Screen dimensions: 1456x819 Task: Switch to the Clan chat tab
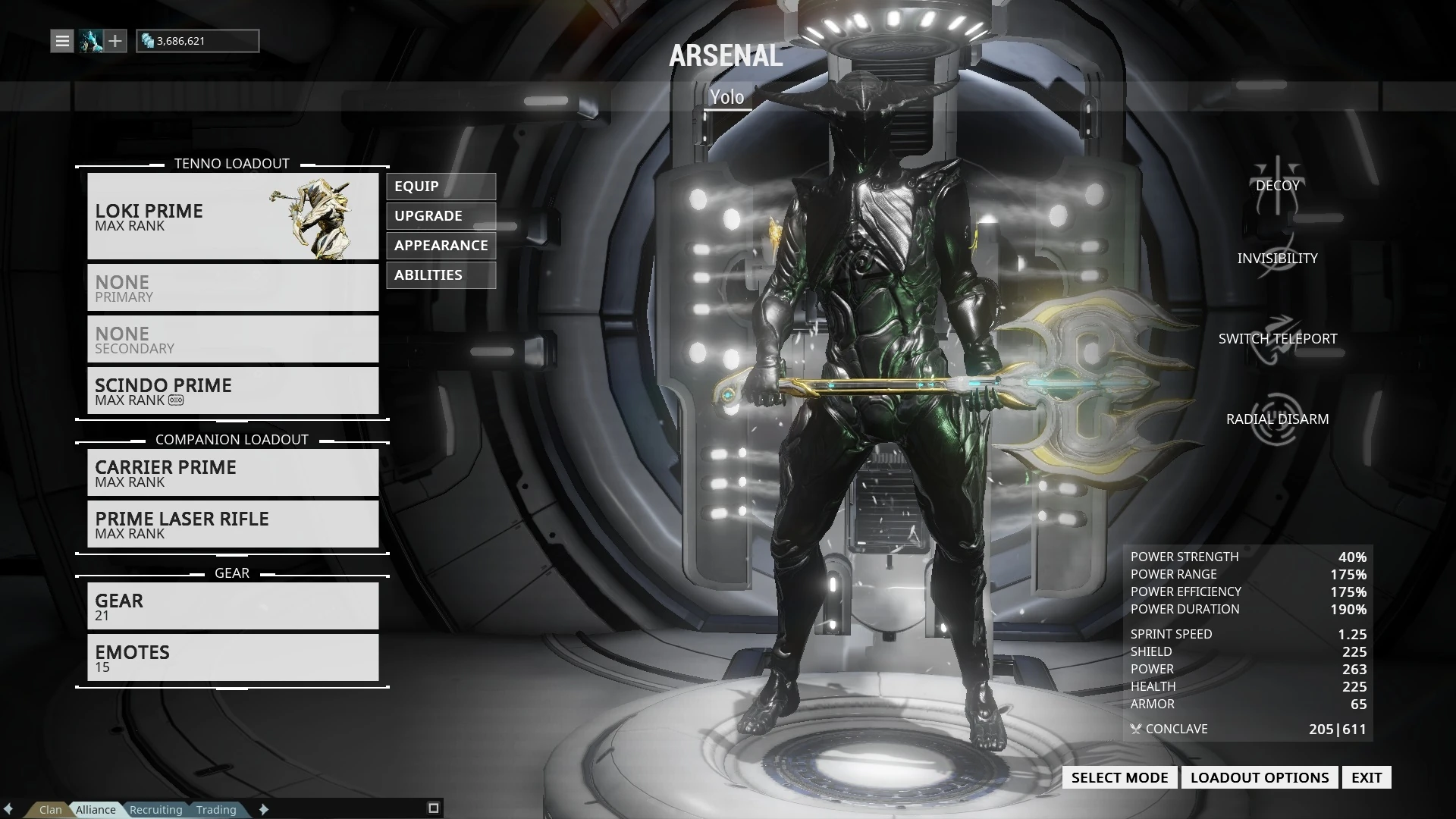tap(49, 809)
